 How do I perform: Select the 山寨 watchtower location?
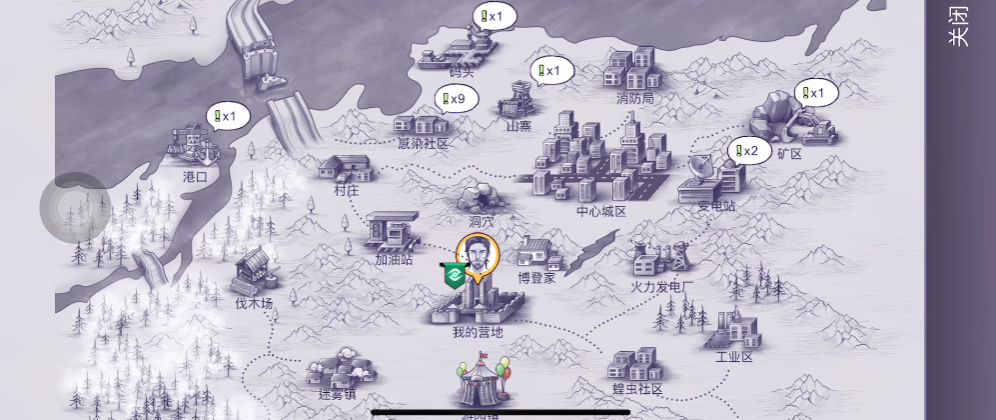click(518, 102)
